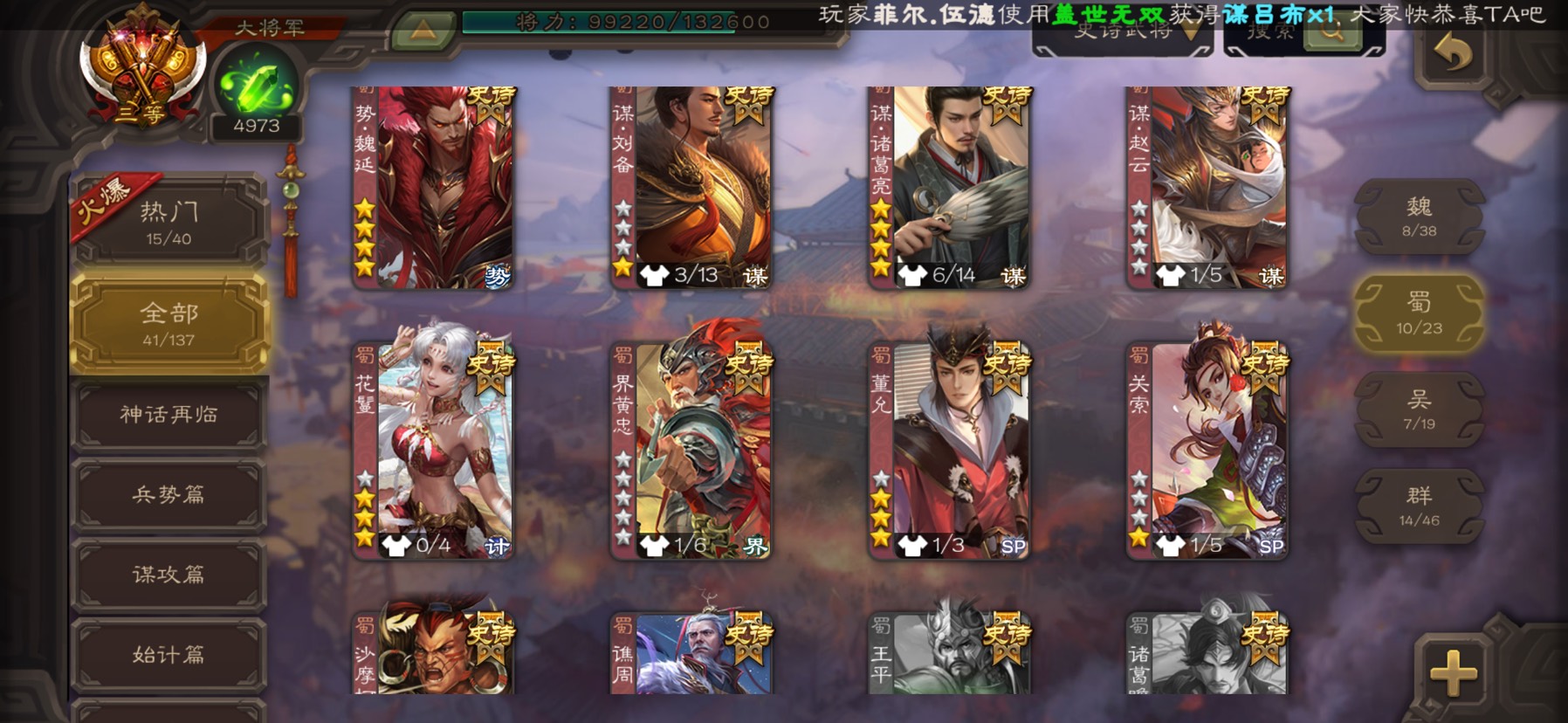The image size is (1568, 723).
Task: Choose the 谋攻篇 category tab
Action: pos(168,574)
